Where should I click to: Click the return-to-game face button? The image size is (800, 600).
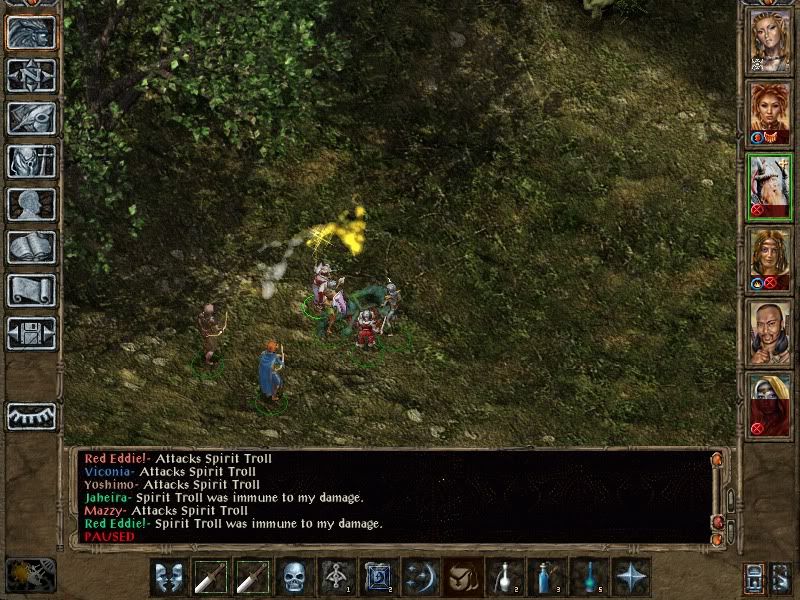pos(32,32)
